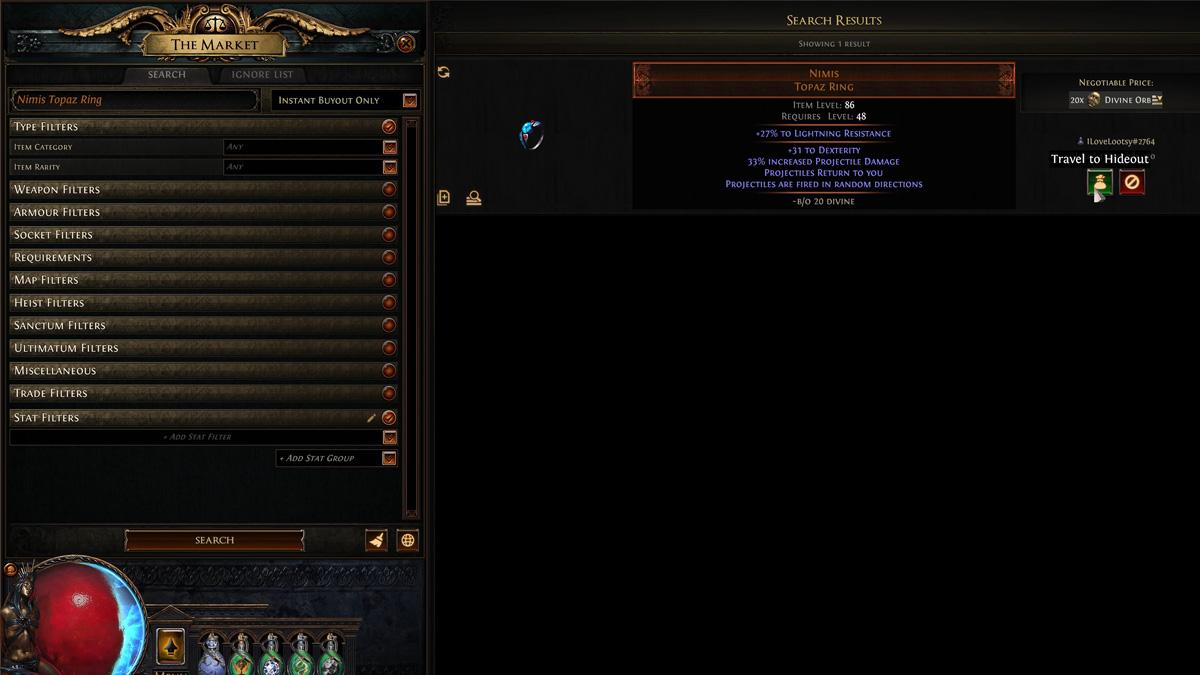This screenshot has height=675, width=1200.
Task: Expand the Requirements section
Action: point(389,258)
